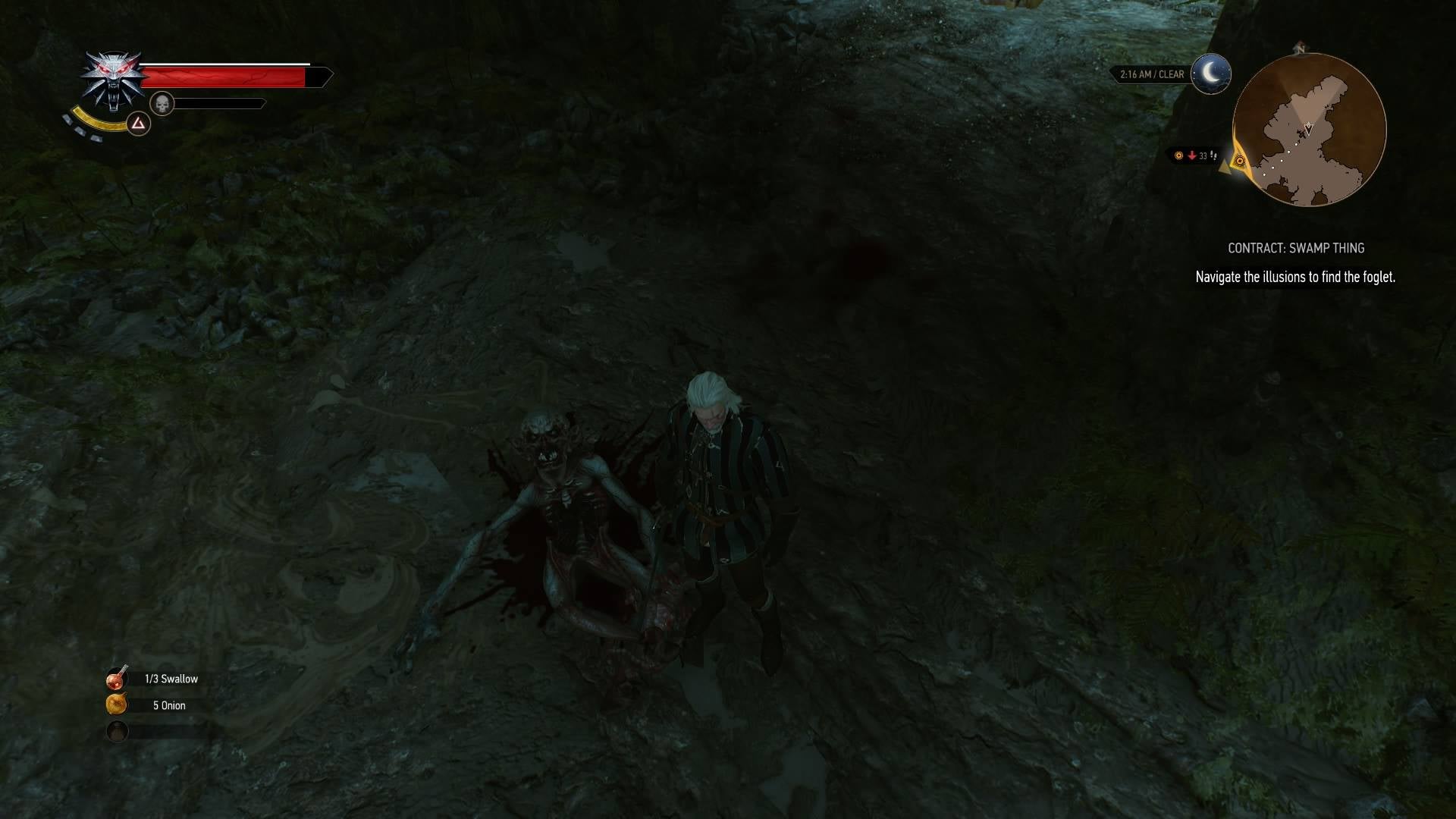Screen dimensions: 1456x819
Task: Click the footsteps distance icon near the minimap
Action: point(1214,155)
